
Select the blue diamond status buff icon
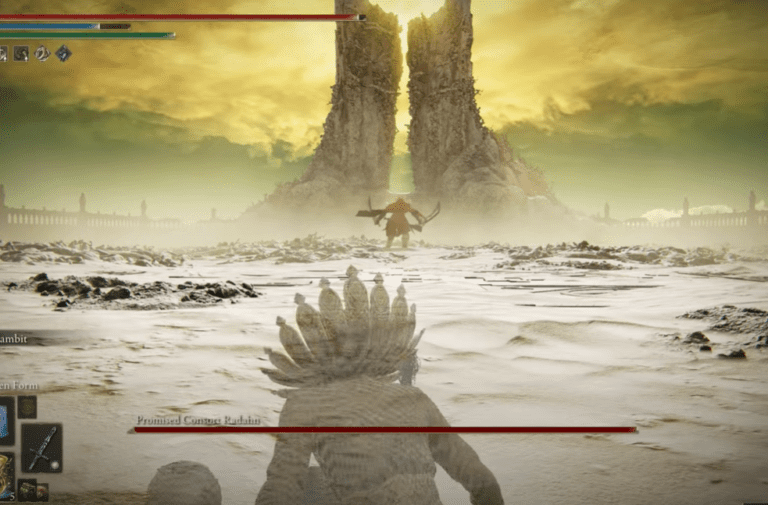point(63,53)
